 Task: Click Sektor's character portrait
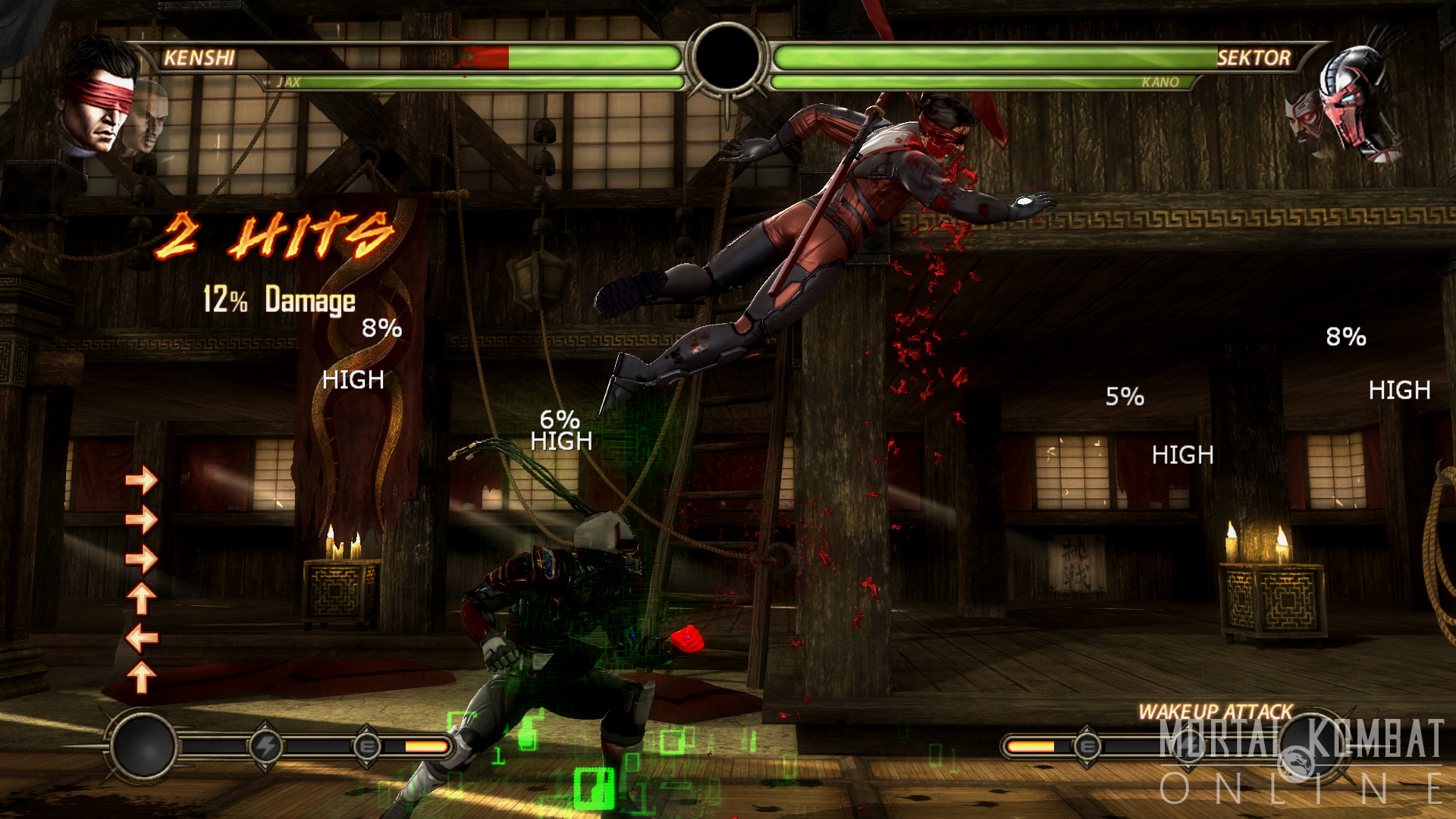(x=1357, y=102)
